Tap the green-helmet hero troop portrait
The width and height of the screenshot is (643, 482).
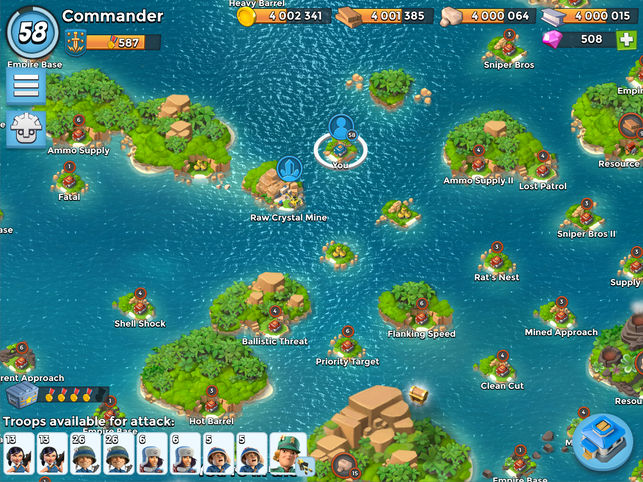(x=289, y=455)
